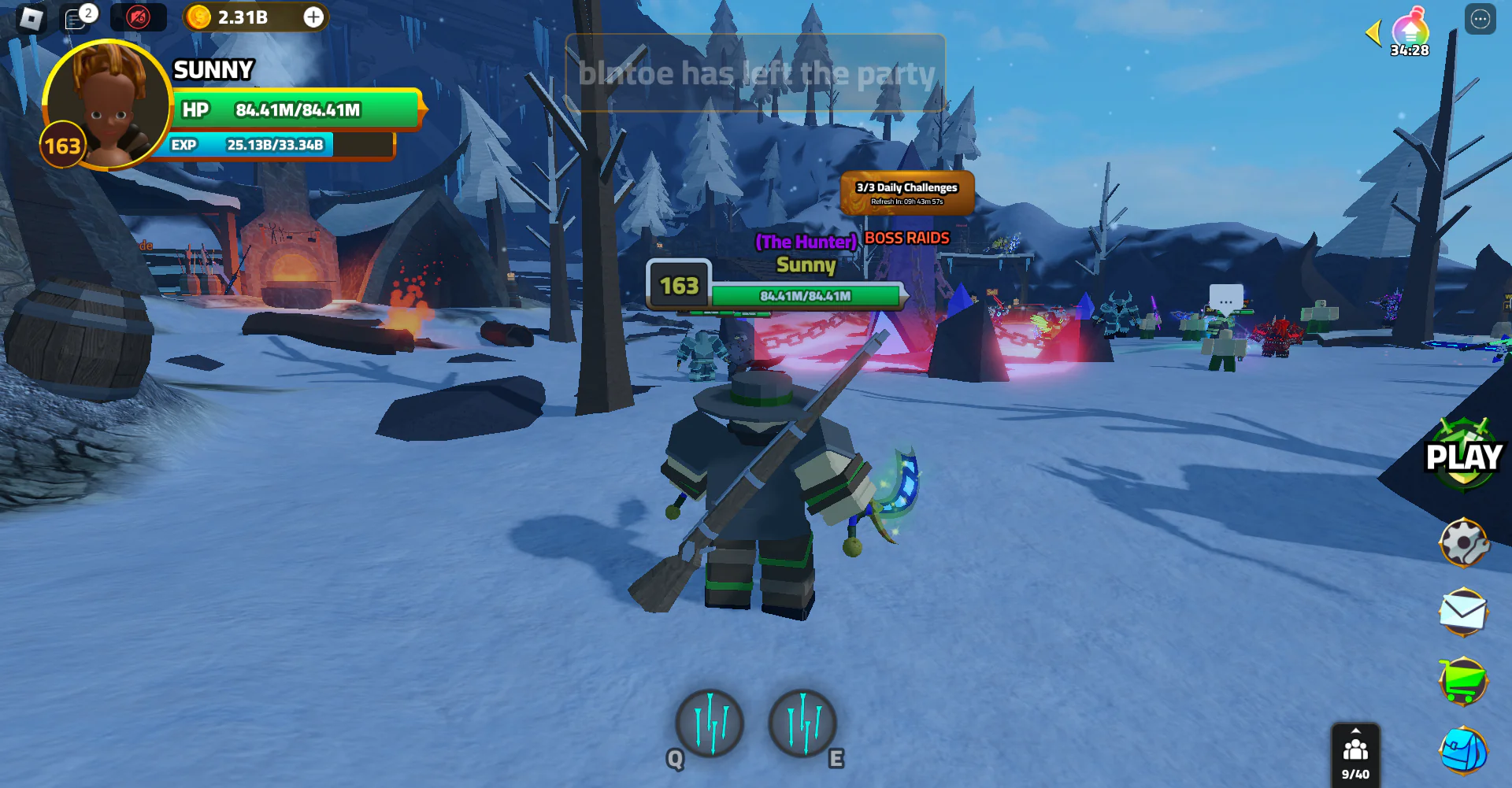Open the gear settings menu
Screen dimensions: 1512x788
coord(1463,542)
